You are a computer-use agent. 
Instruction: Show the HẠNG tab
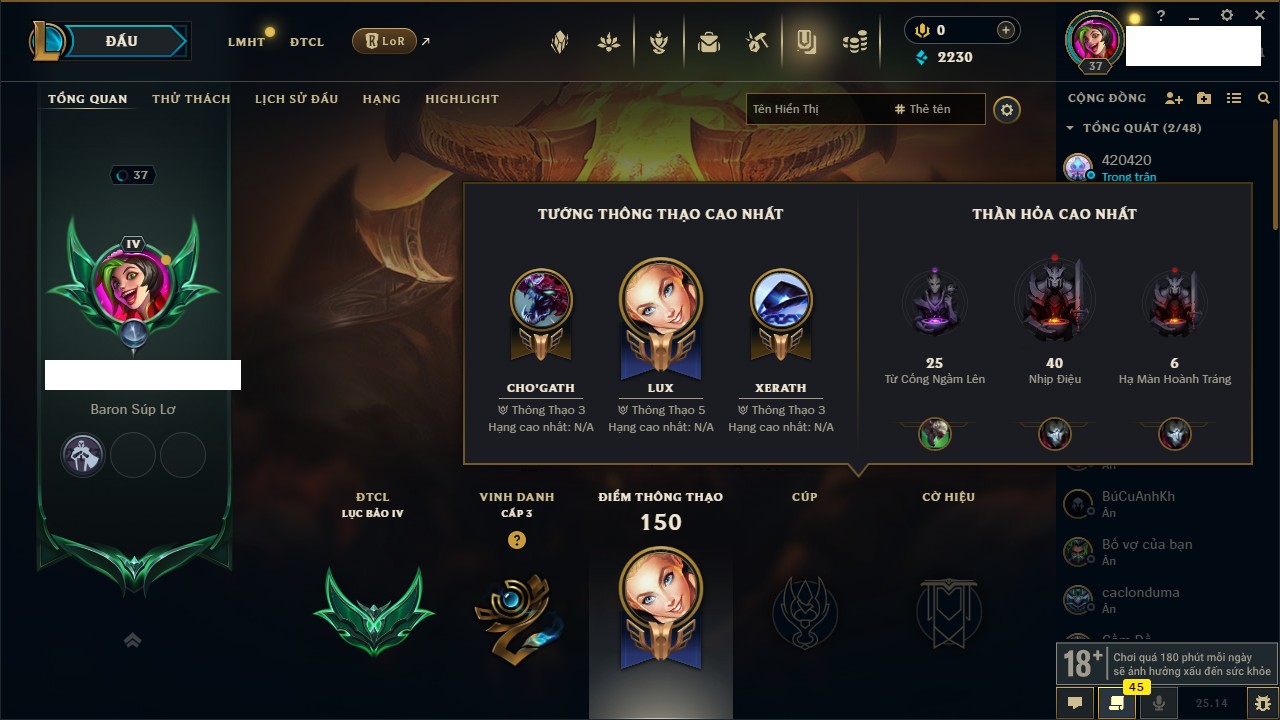tap(381, 99)
